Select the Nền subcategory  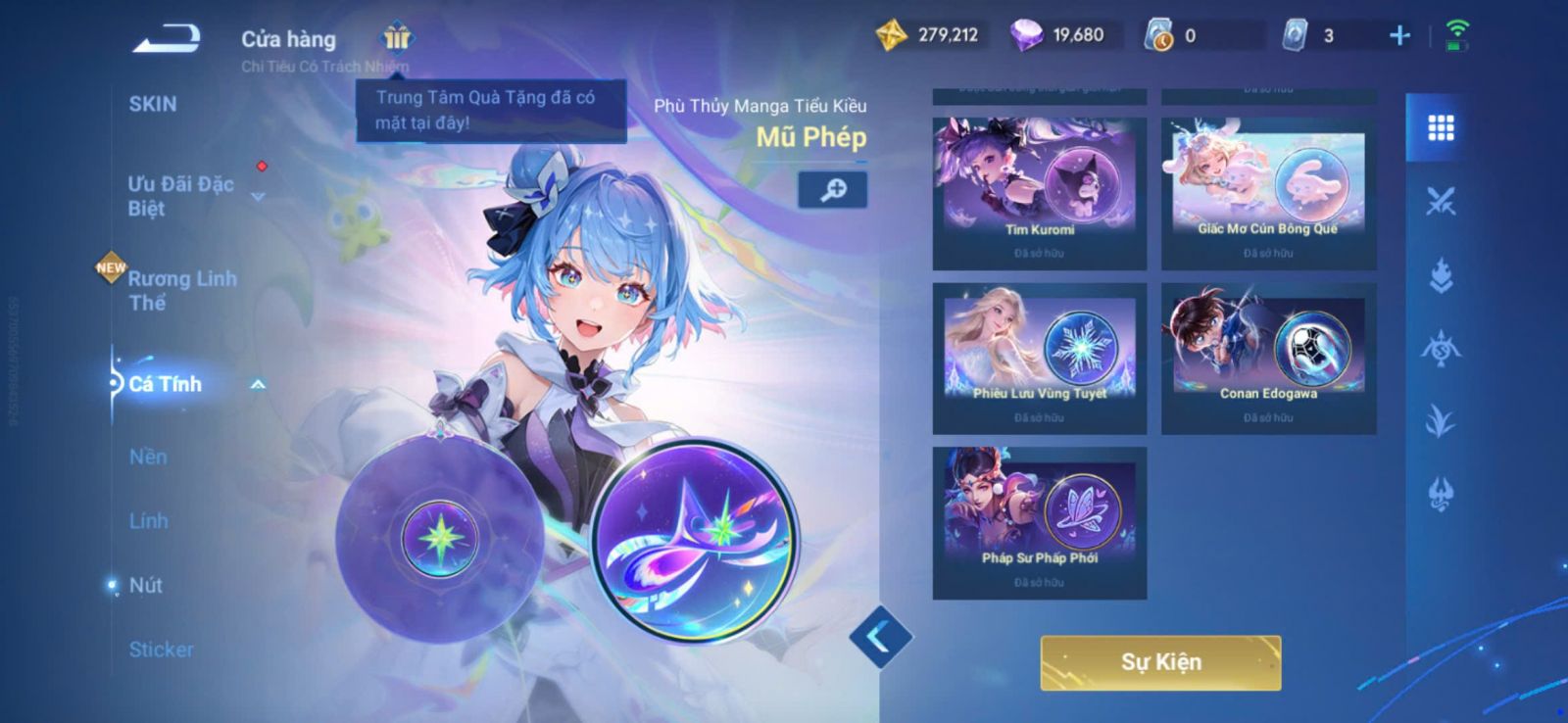[x=148, y=457]
